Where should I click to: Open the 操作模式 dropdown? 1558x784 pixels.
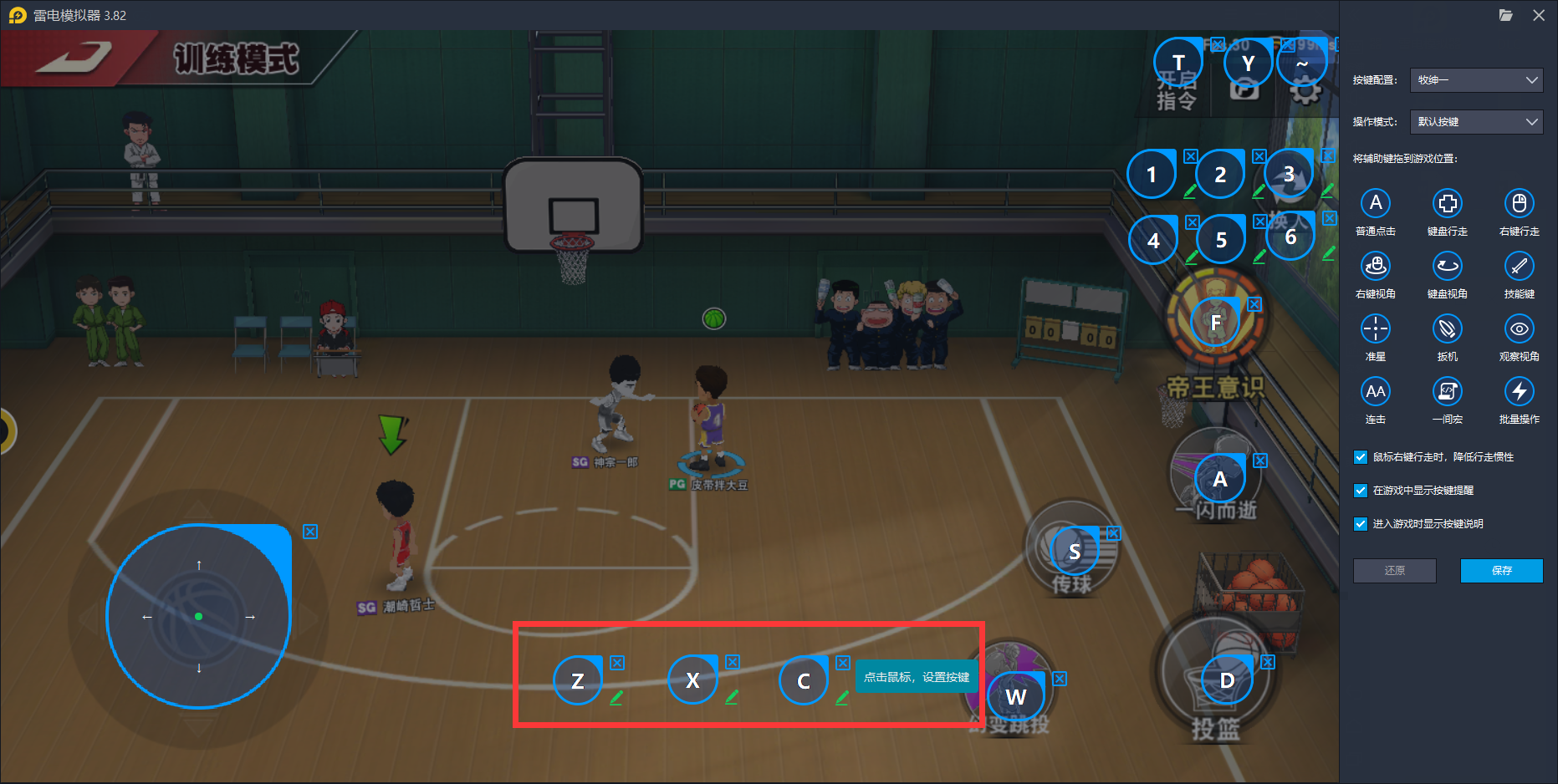(x=1476, y=122)
